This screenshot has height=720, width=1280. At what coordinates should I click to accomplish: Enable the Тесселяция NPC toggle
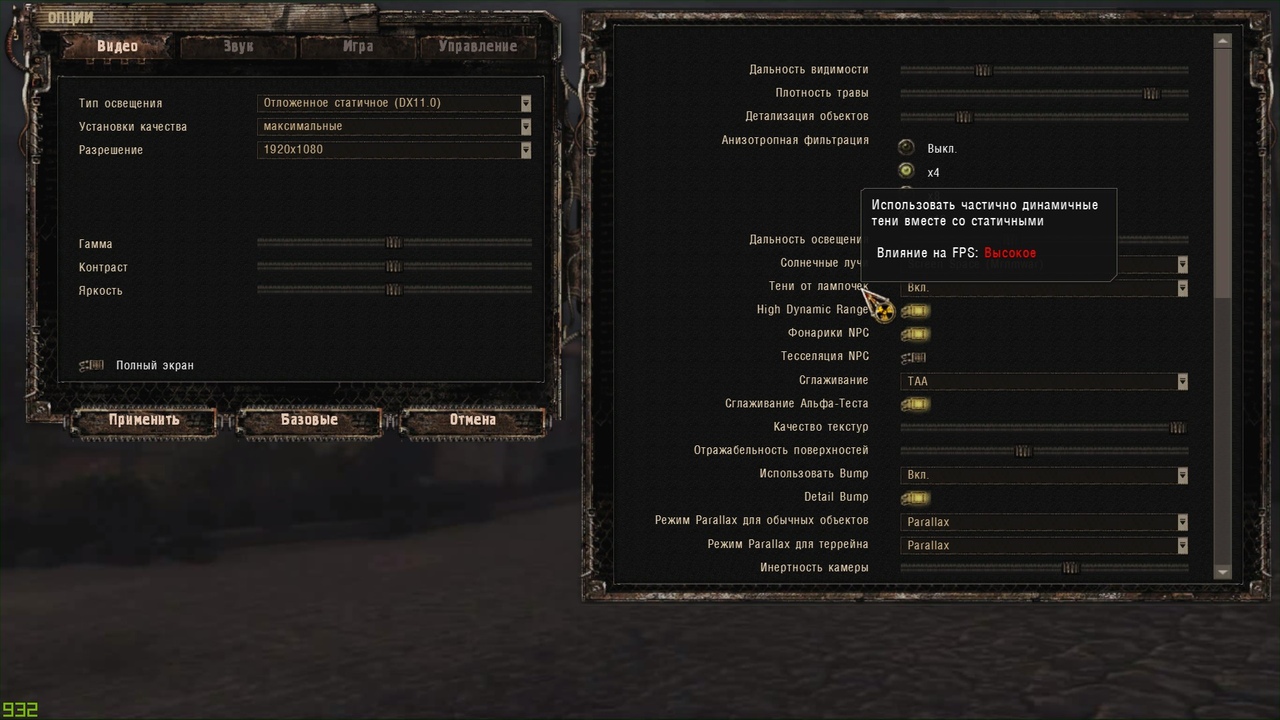click(914, 357)
